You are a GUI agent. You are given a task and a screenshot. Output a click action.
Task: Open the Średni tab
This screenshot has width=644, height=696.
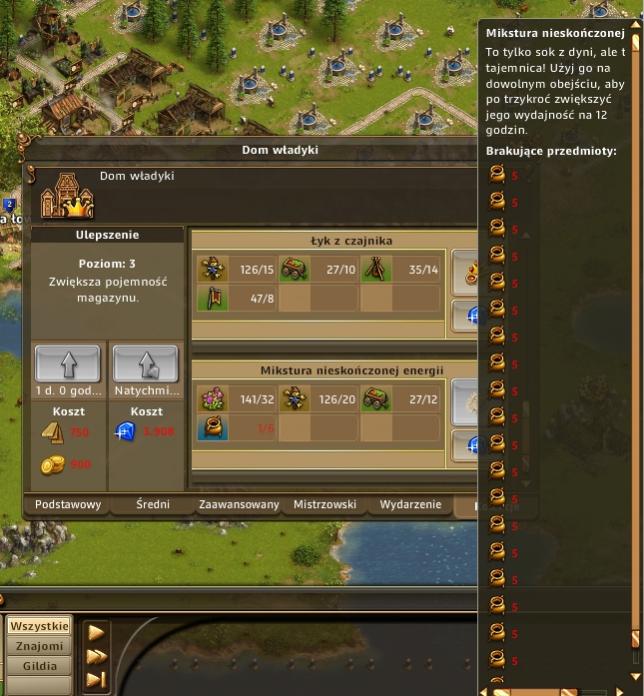pos(155,505)
